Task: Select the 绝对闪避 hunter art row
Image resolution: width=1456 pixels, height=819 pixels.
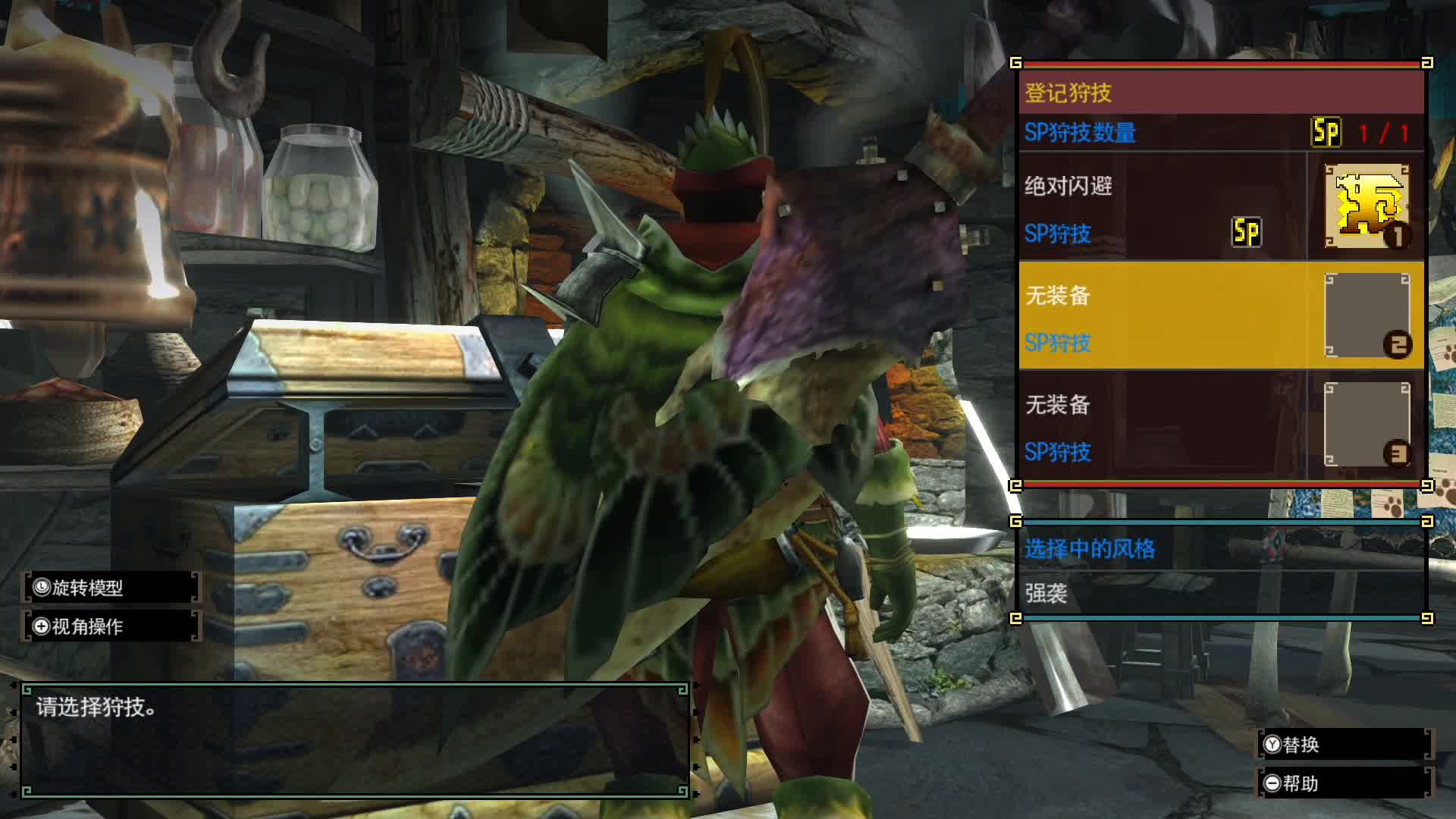Action: pos(1160,207)
